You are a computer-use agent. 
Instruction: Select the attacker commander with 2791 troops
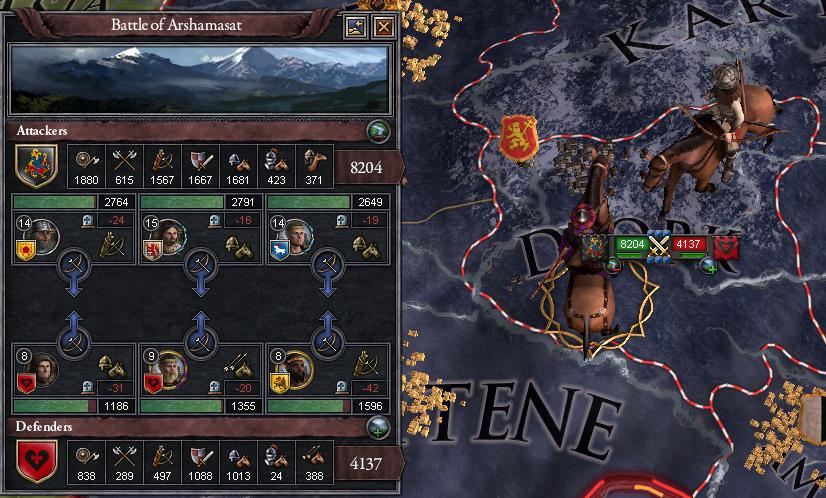click(x=171, y=236)
